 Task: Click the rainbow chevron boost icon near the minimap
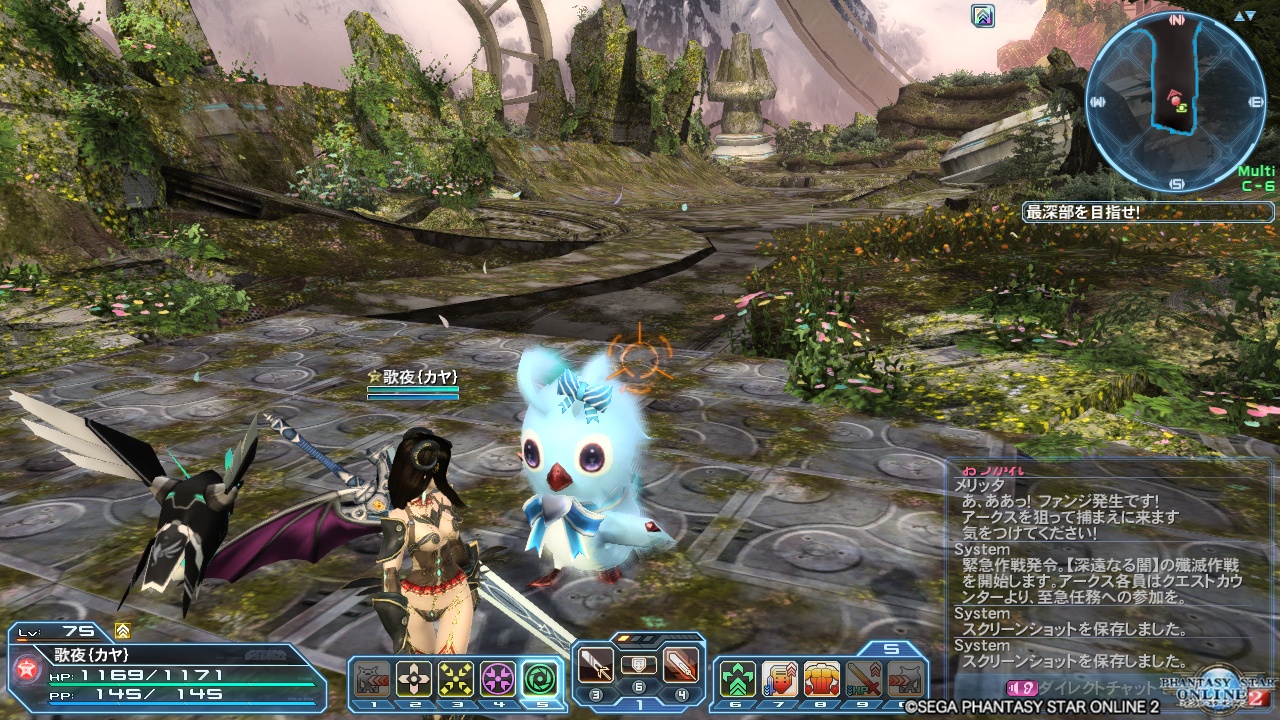pos(983,15)
